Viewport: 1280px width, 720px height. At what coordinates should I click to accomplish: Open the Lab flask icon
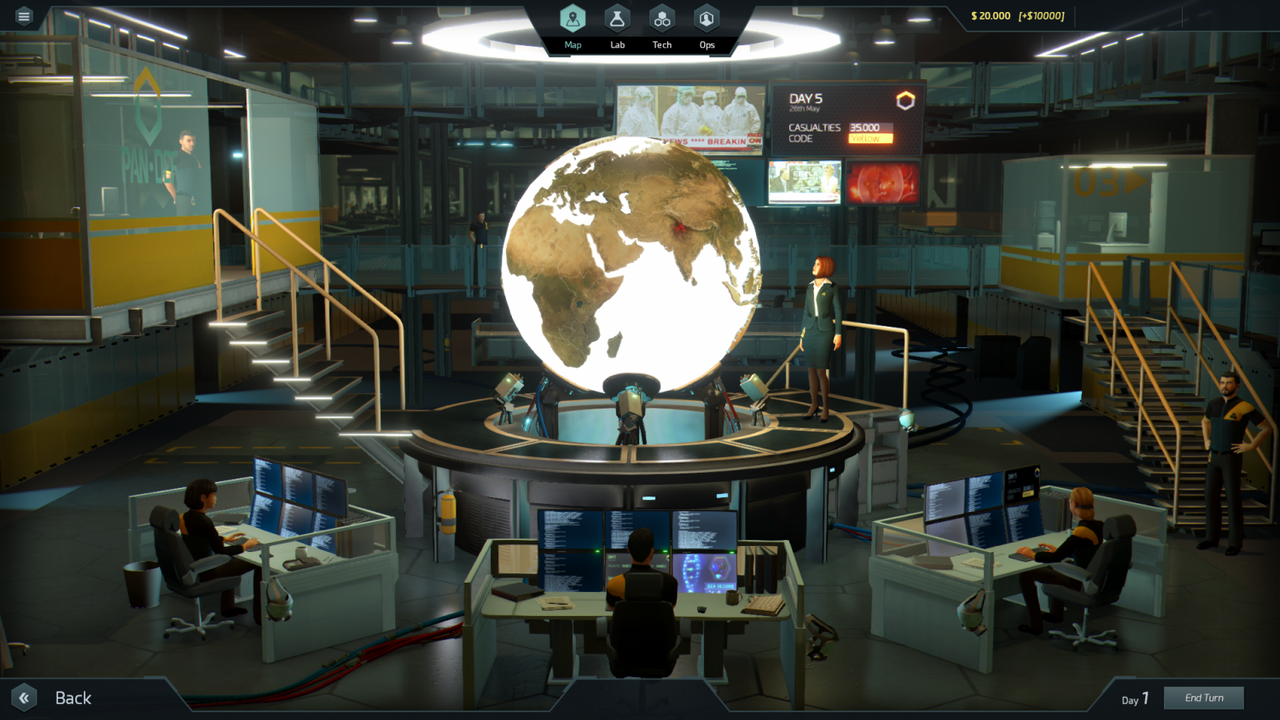click(617, 17)
